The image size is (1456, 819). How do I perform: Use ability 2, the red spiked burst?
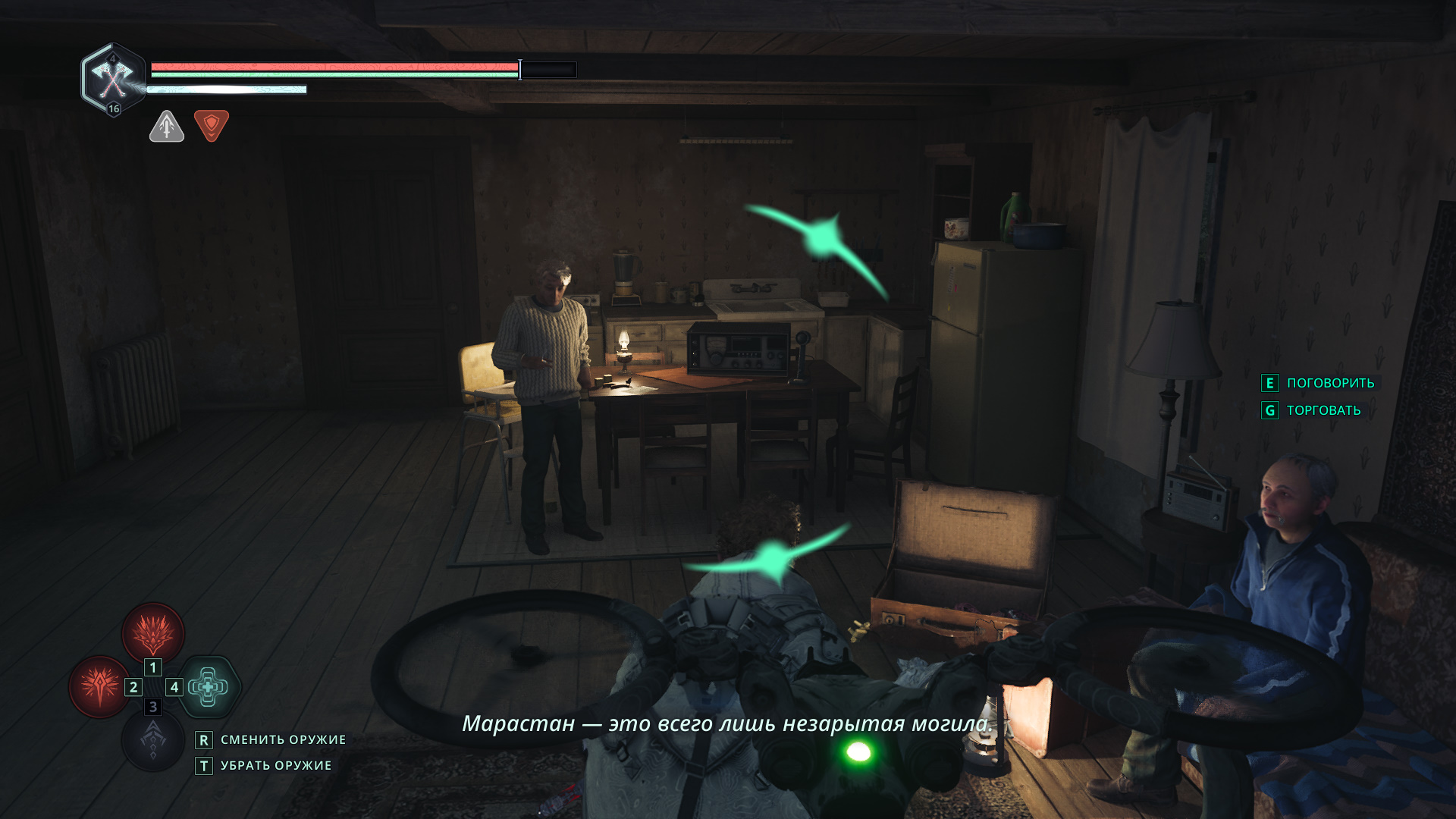point(99,686)
